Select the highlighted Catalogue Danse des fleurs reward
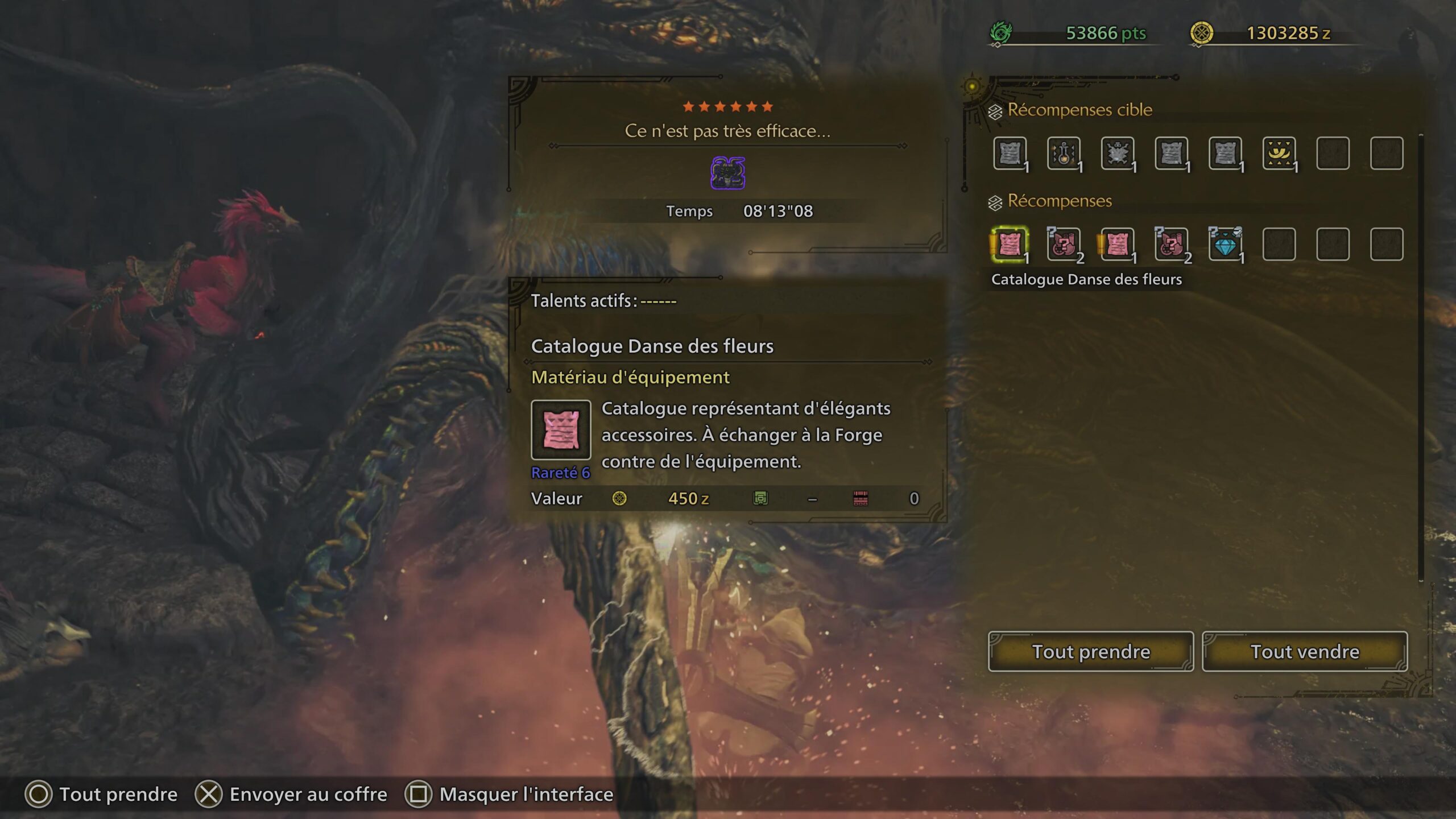 coord(1010,245)
